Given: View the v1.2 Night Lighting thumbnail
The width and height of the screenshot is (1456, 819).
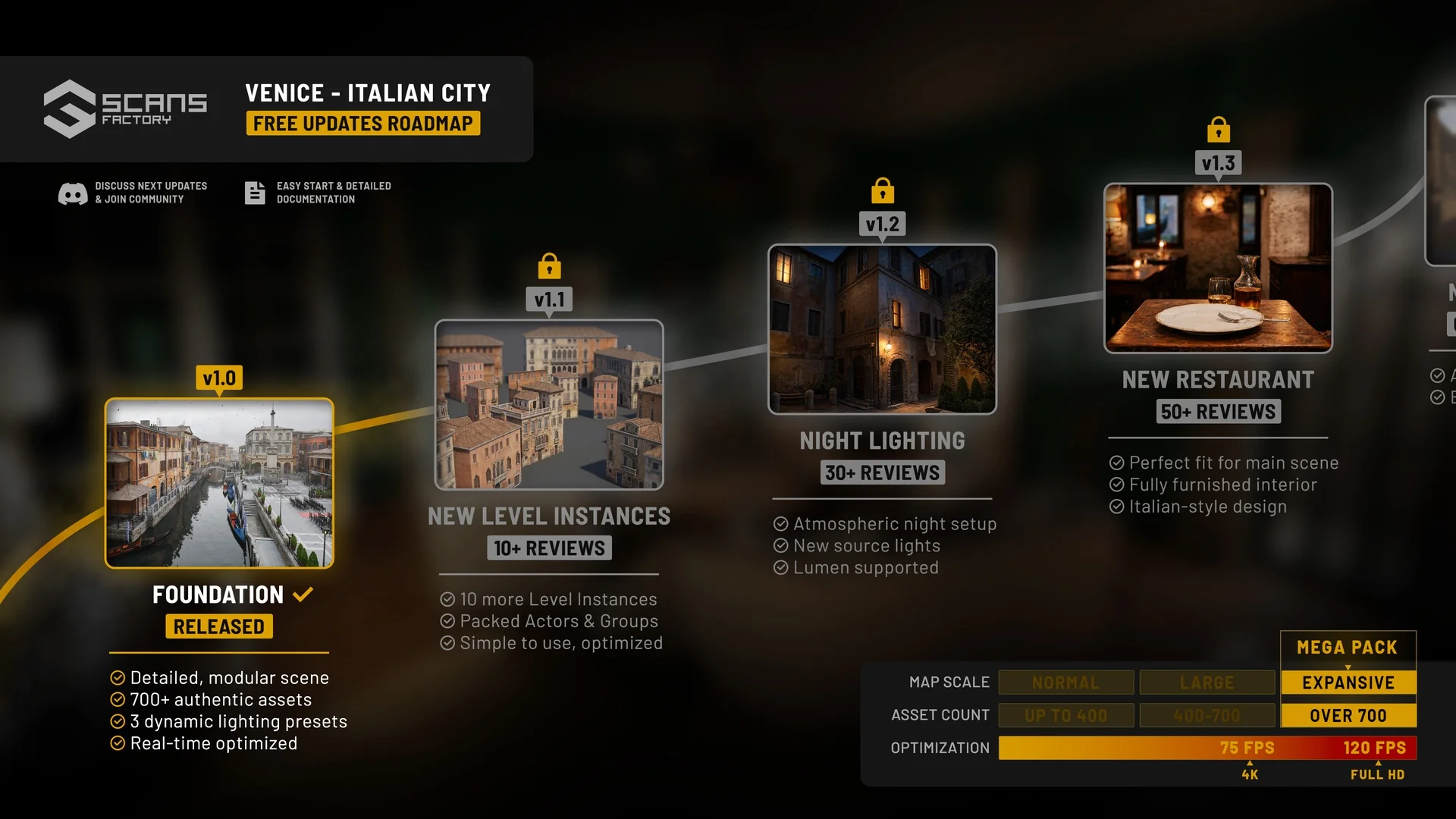Looking at the screenshot, I should [x=882, y=329].
